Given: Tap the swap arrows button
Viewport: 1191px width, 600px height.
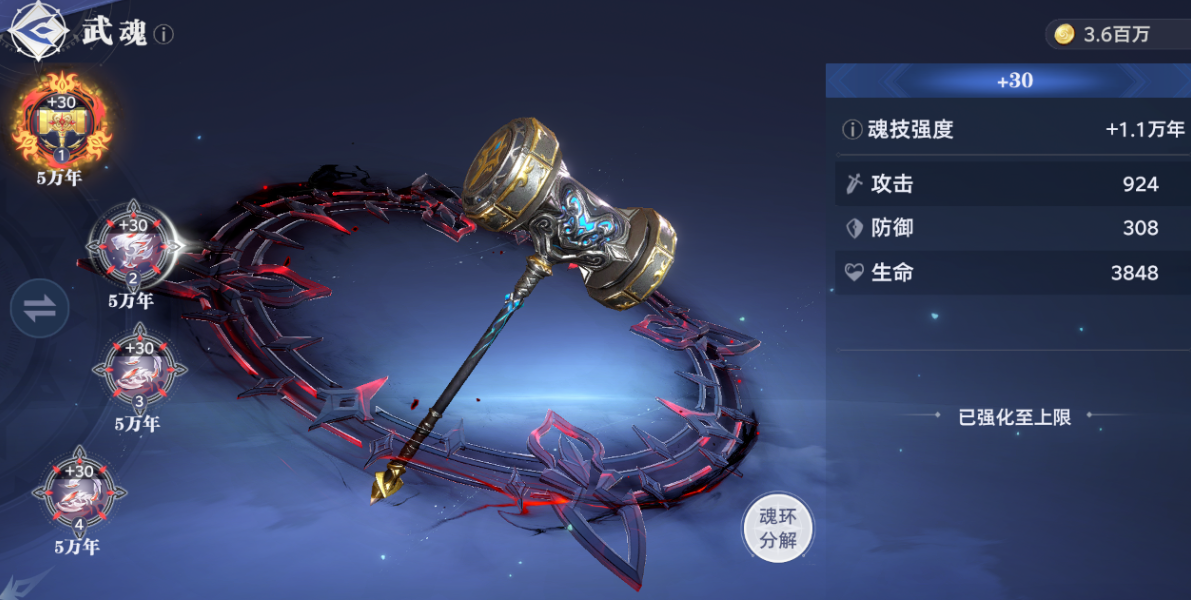Looking at the screenshot, I should 40,308.
